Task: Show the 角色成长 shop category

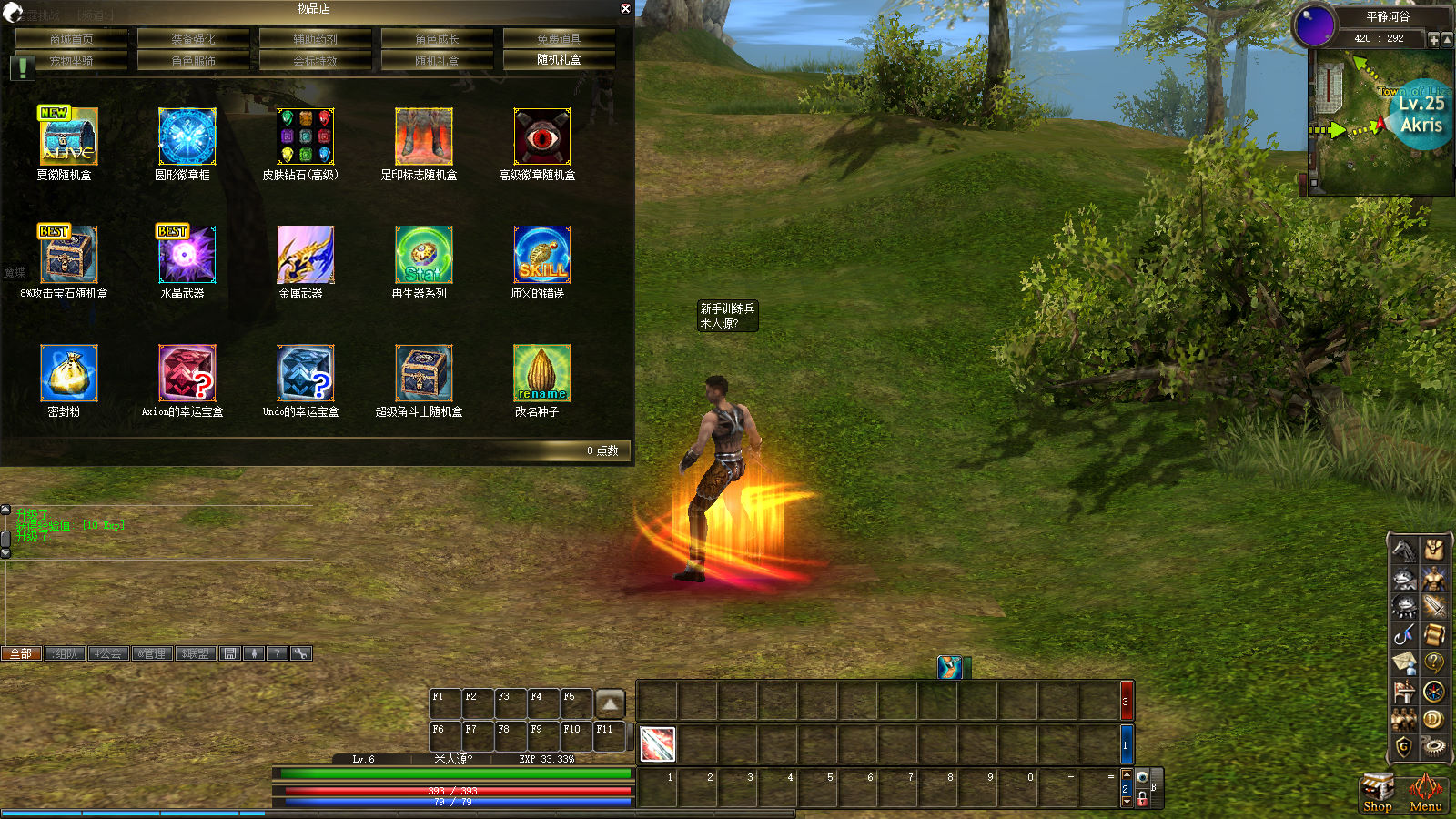Action: coord(437,38)
